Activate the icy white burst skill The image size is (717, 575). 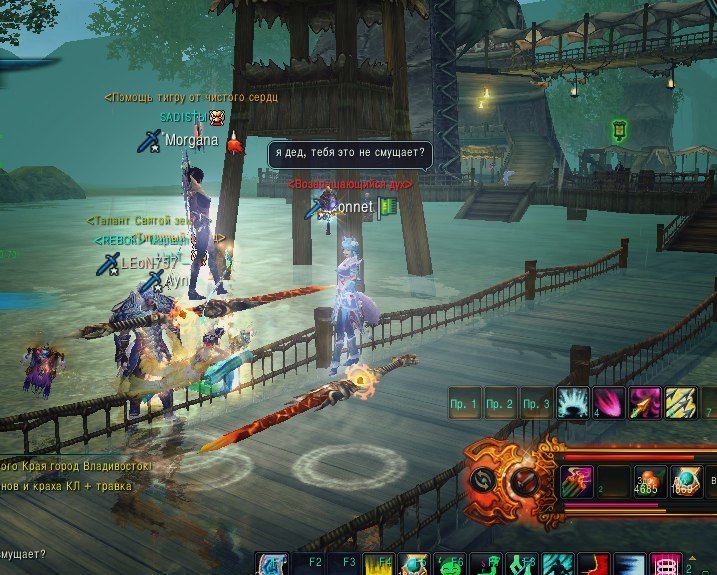(572, 403)
